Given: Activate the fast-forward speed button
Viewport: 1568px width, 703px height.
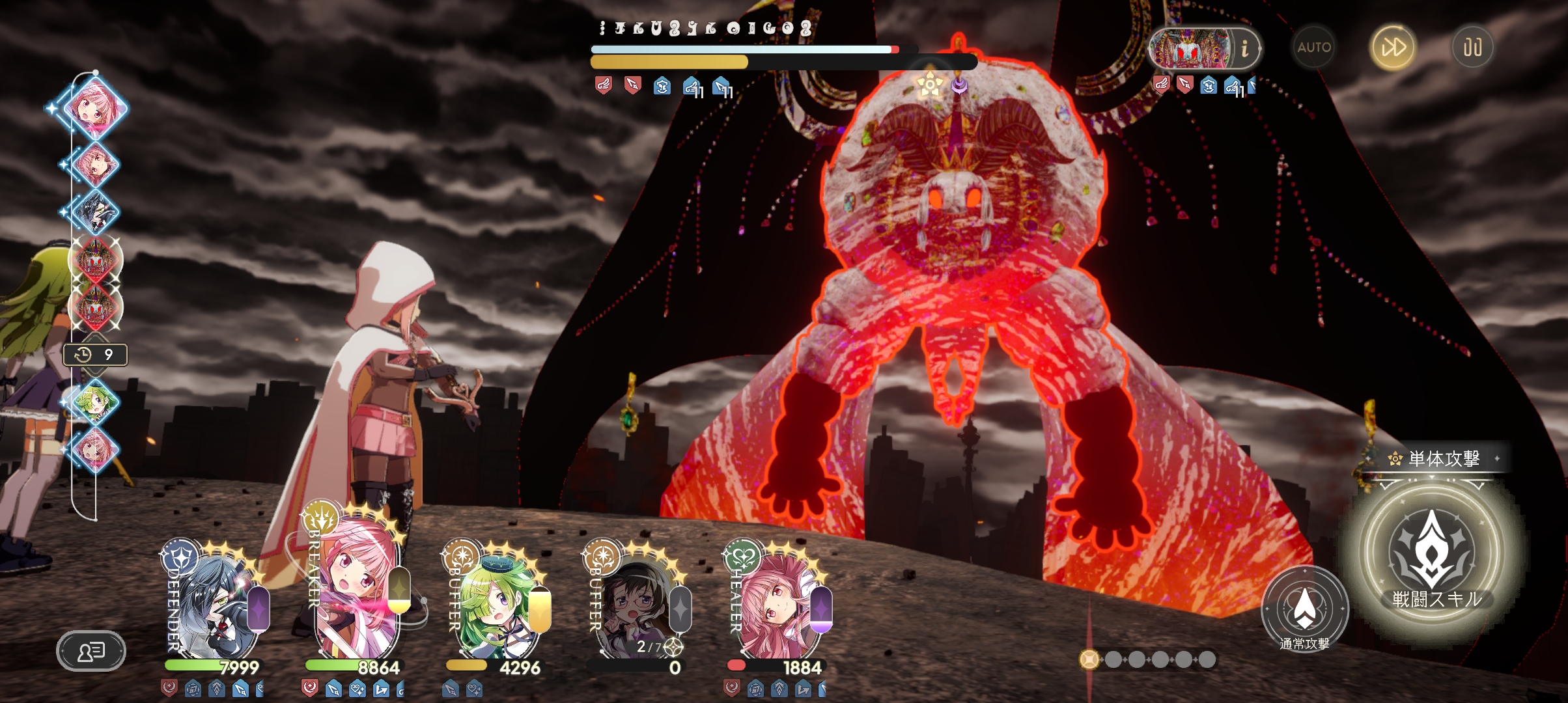Looking at the screenshot, I should tap(1393, 48).
